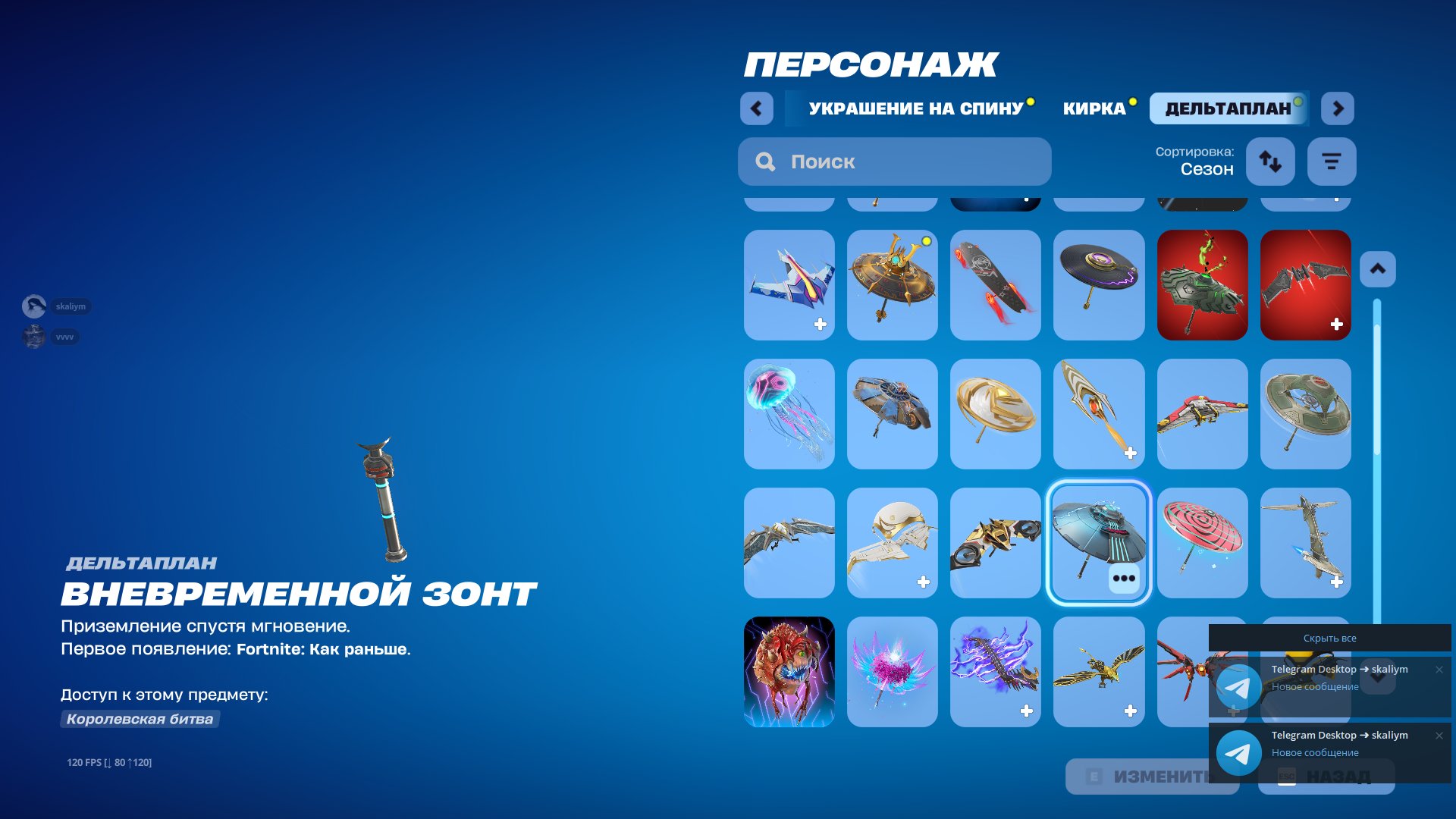Click the Telegram icon in the notification popup
The width and height of the screenshot is (1456, 819).
pyautogui.click(x=1239, y=686)
